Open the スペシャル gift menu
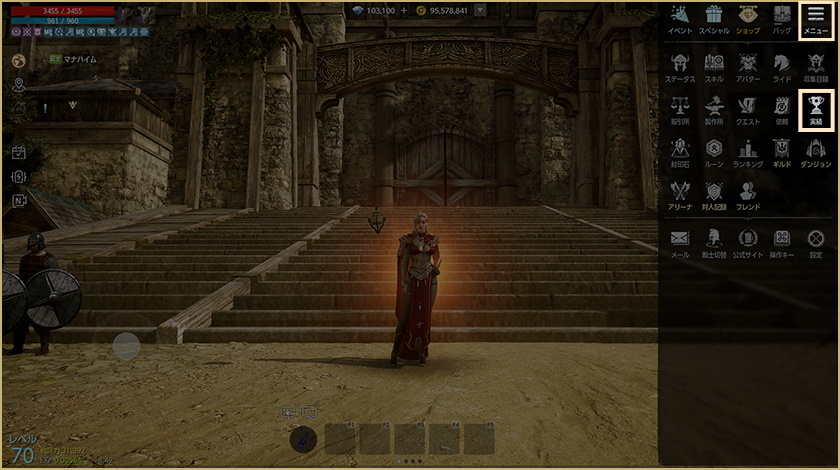840x470 pixels. click(x=713, y=20)
